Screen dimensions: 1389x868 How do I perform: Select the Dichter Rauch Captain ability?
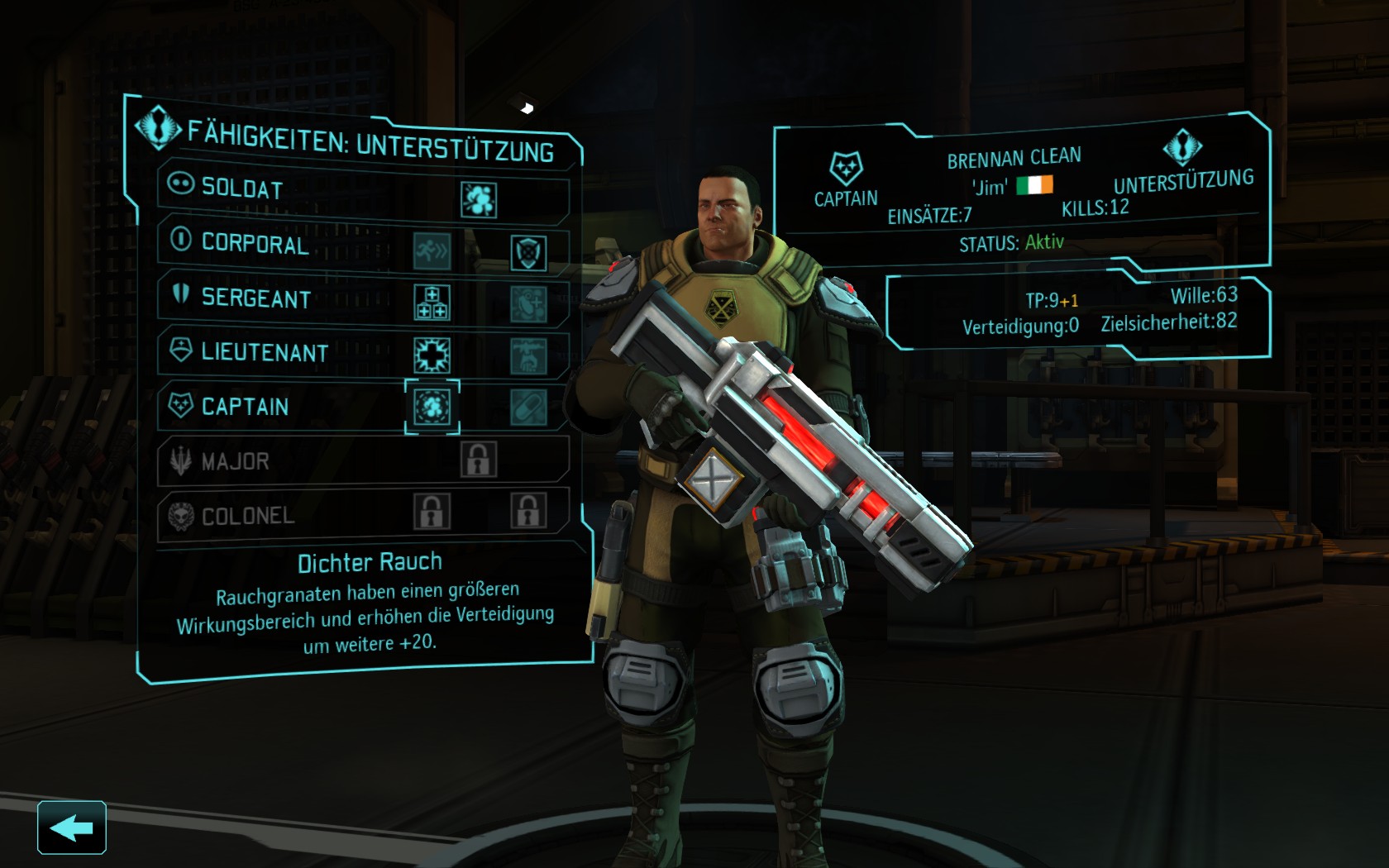[432, 407]
